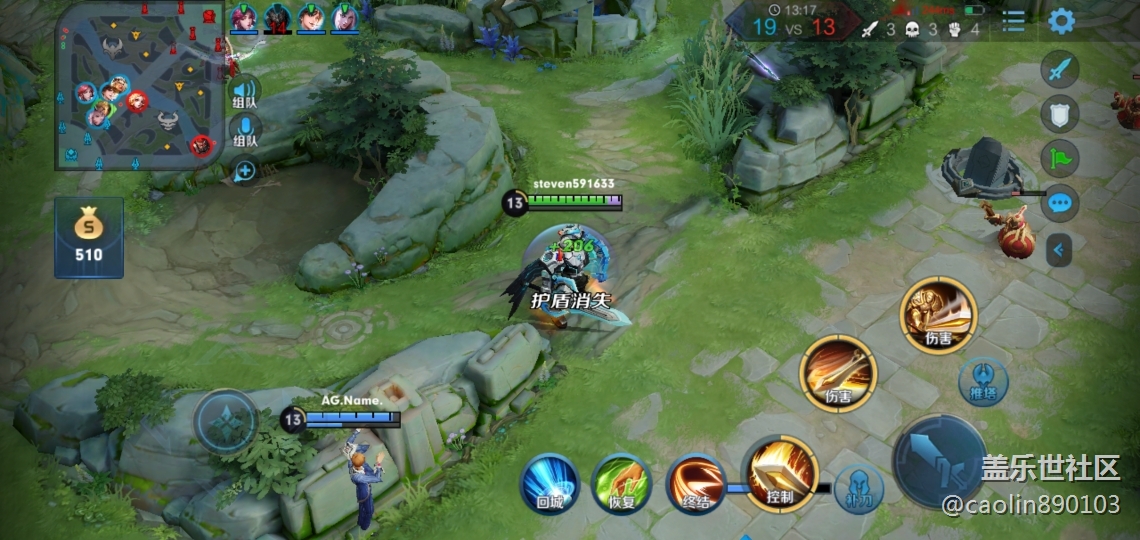Image resolution: width=1140 pixels, height=540 pixels.
Task: Toggle the team microphone 组队 button
Action: (245, 132)
